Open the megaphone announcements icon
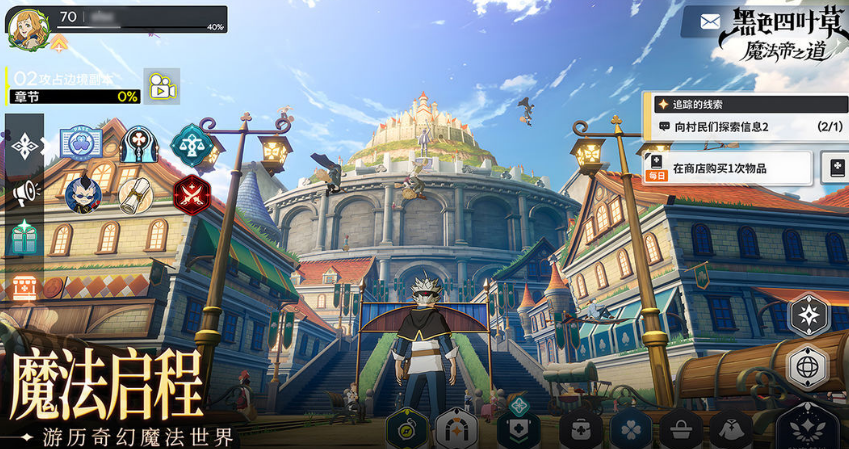Screen dimensions: 849x449 (x=24, y=191)
